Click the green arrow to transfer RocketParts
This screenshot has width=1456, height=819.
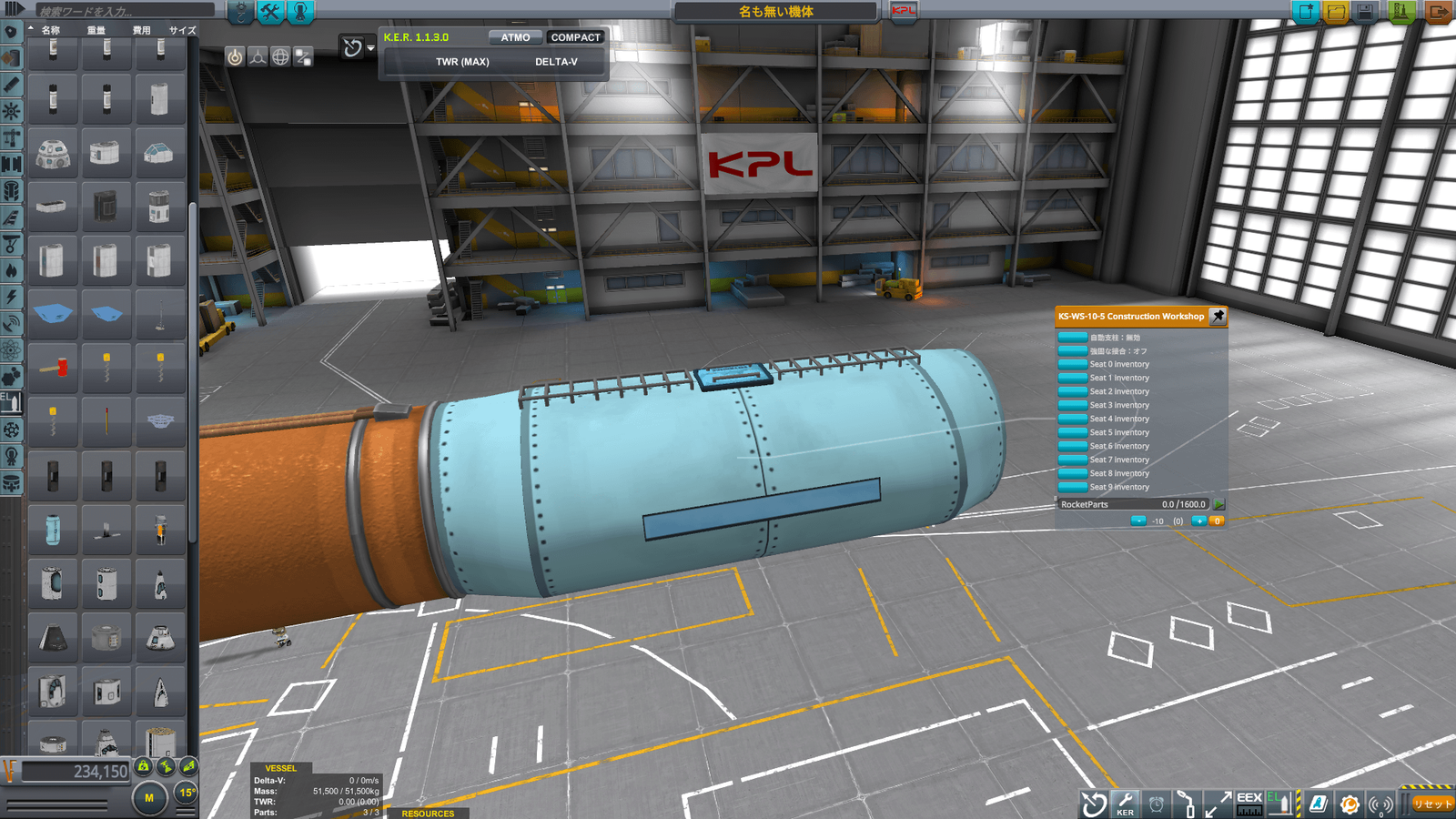[x=1218, y=504]
